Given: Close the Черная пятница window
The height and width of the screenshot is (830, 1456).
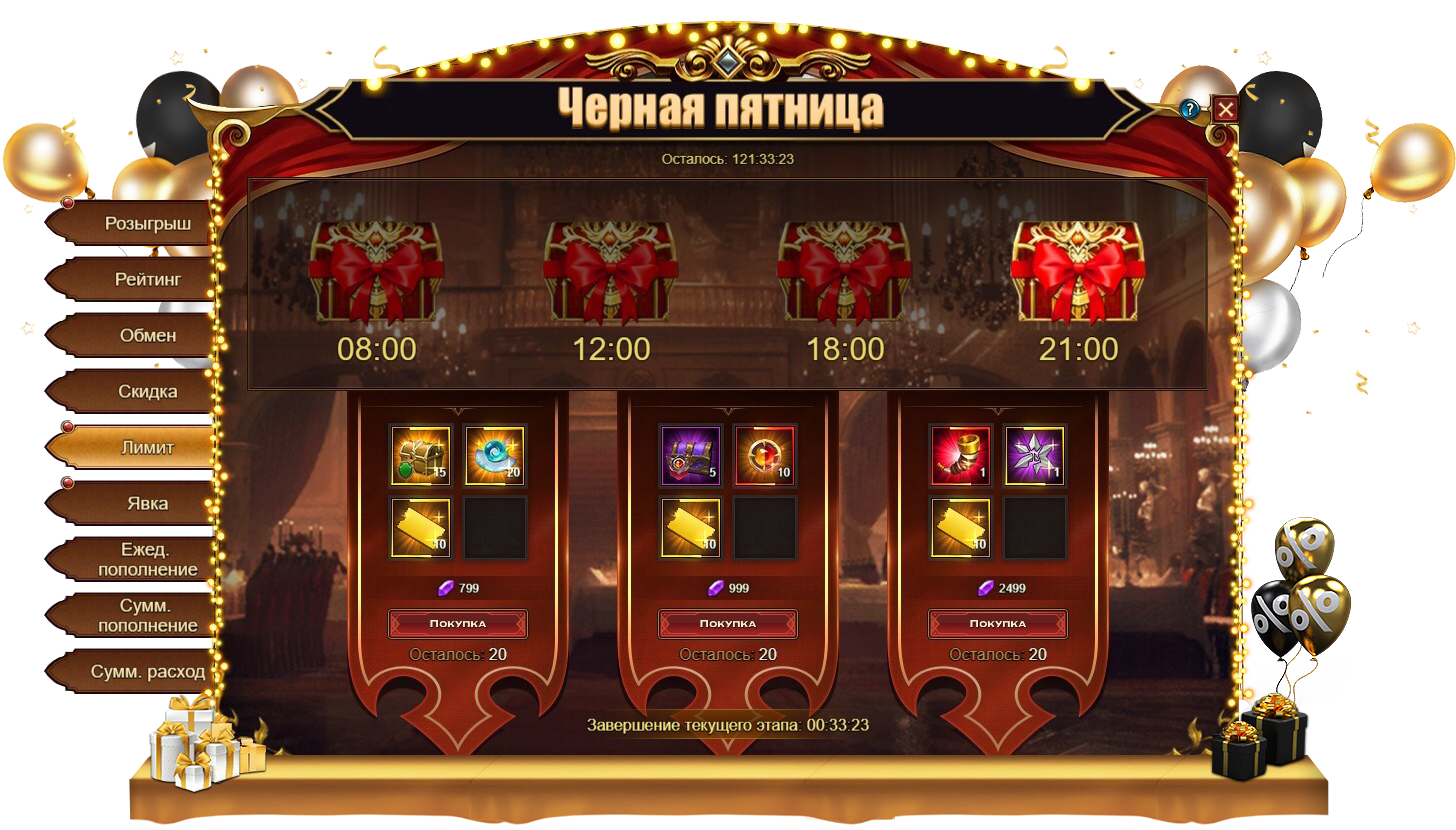Looking at the screenshot, I should pos(1225,109).
